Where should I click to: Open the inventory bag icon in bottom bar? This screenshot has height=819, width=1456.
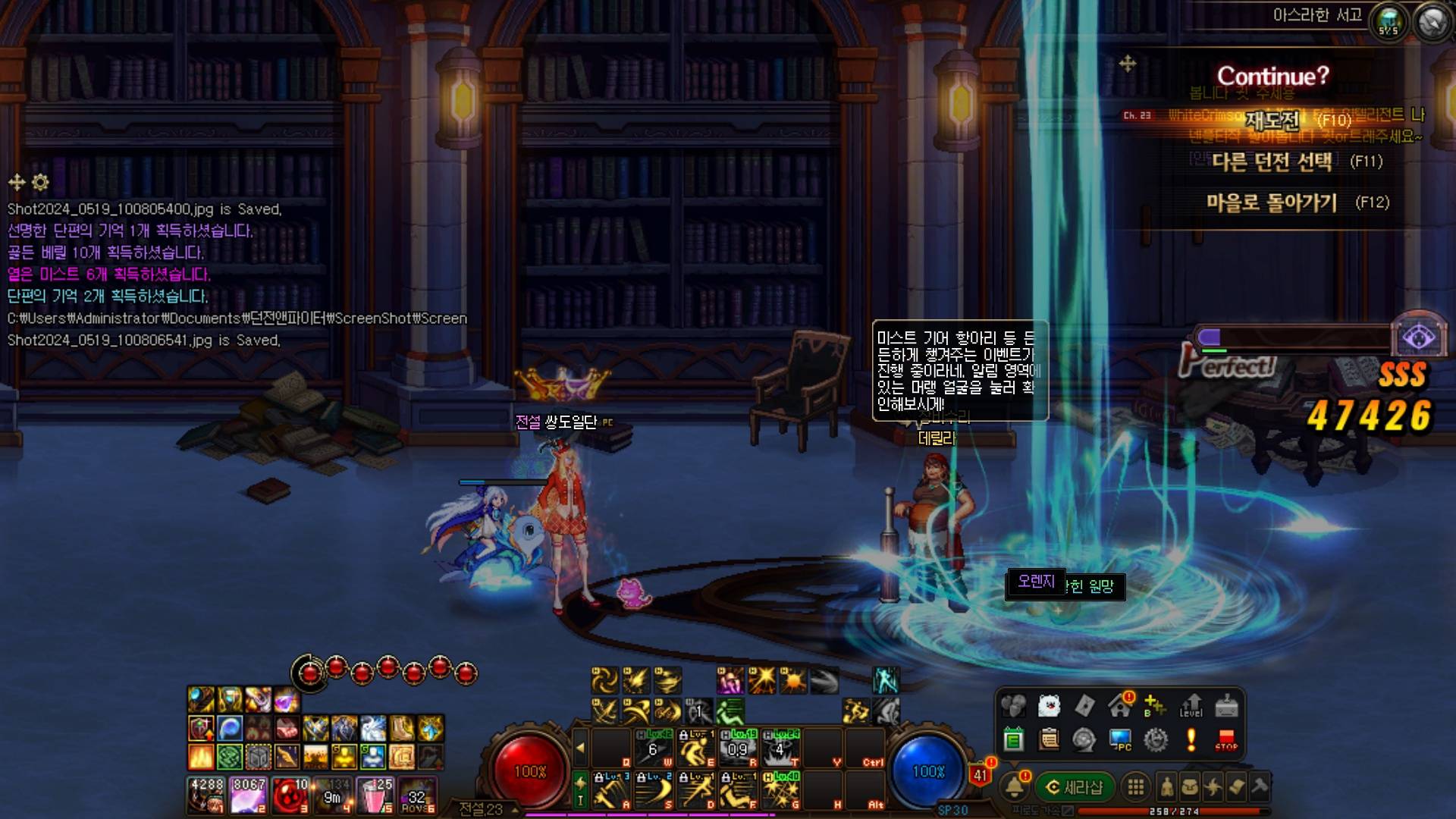1190,787
